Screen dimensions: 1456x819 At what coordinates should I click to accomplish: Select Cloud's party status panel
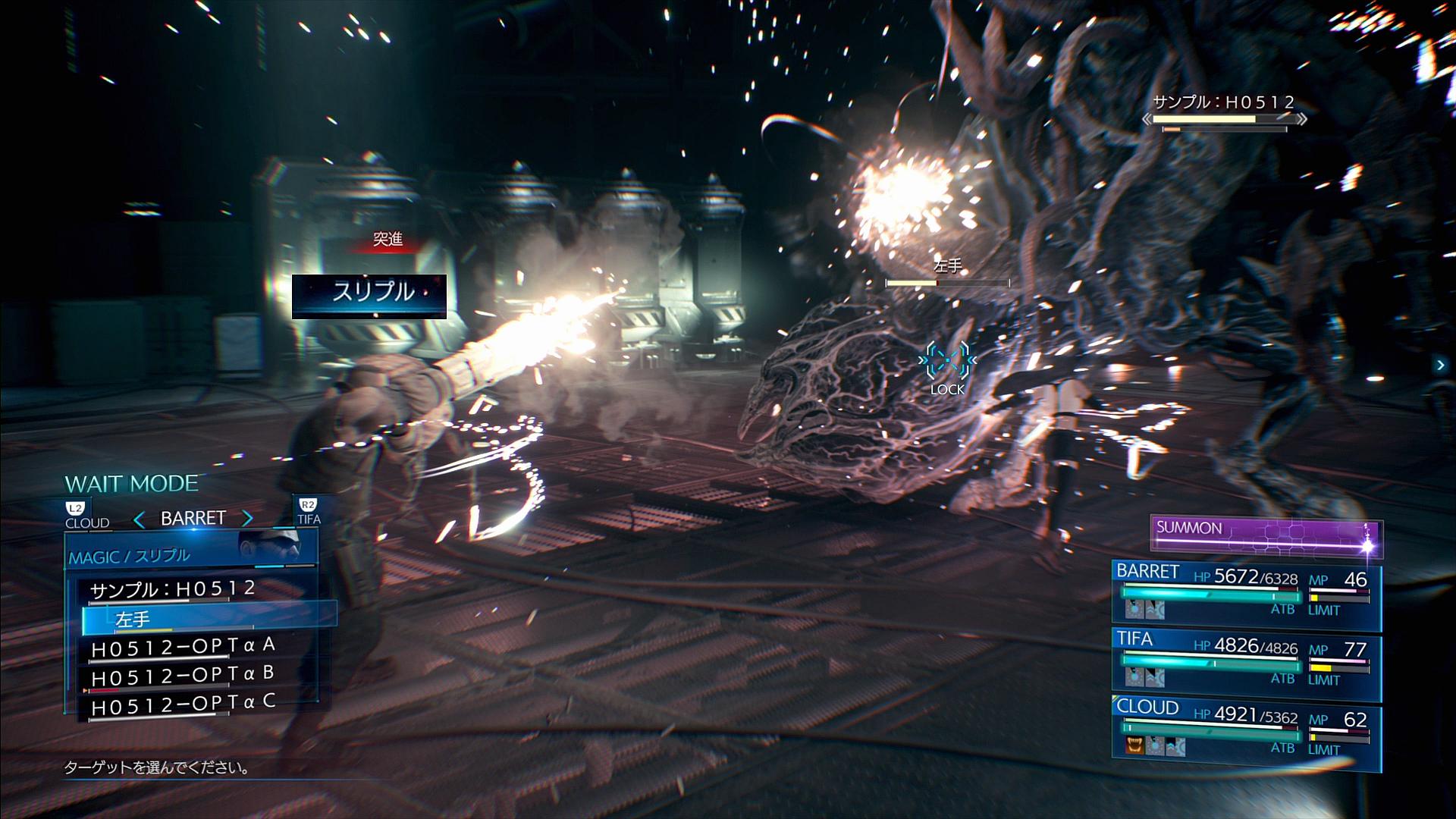pyautogui.click(x=1247, y=734)
